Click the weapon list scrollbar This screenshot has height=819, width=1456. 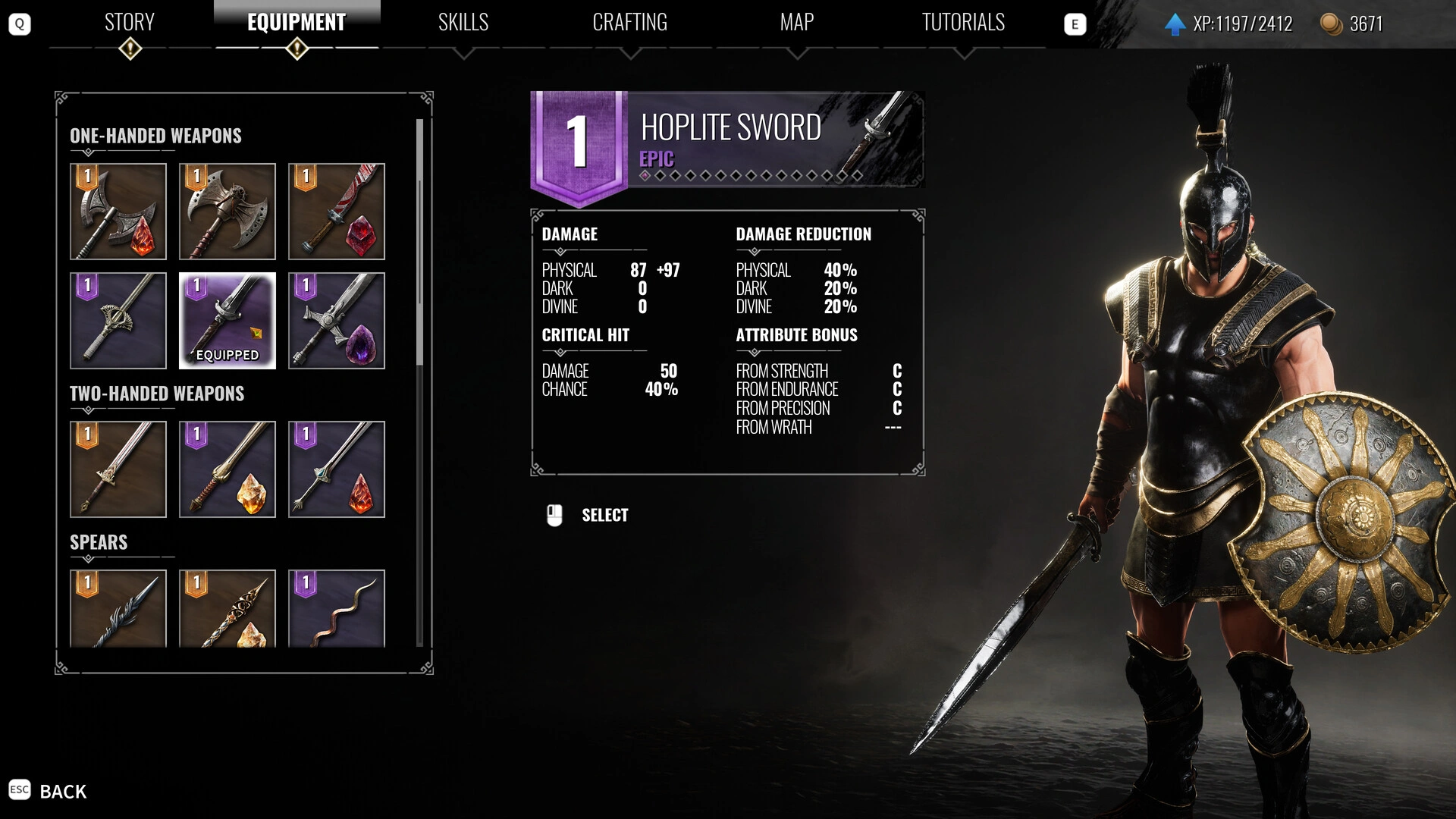pyautogui.click(x=419, y=243)
